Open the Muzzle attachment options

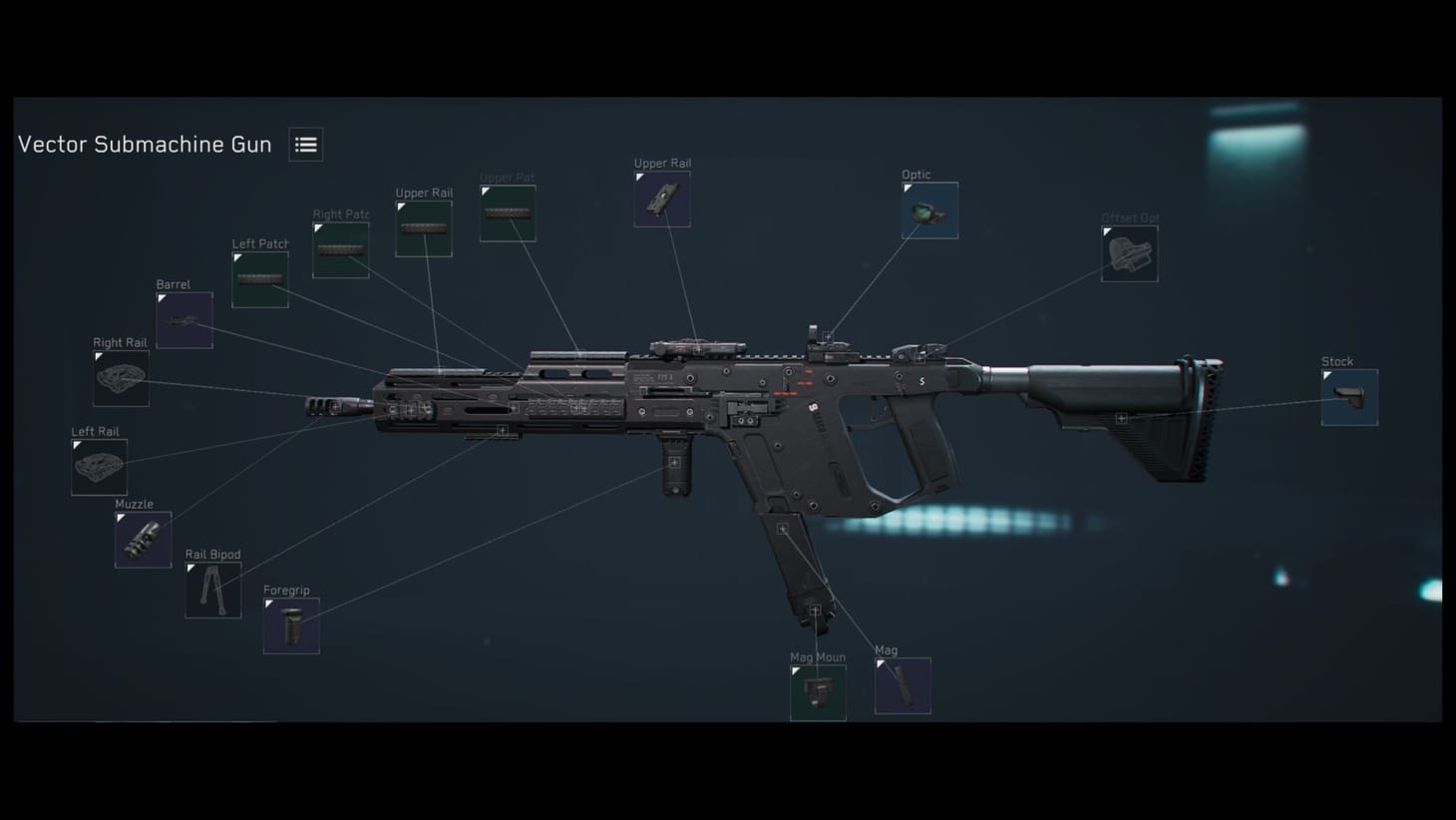click(142, 539)
